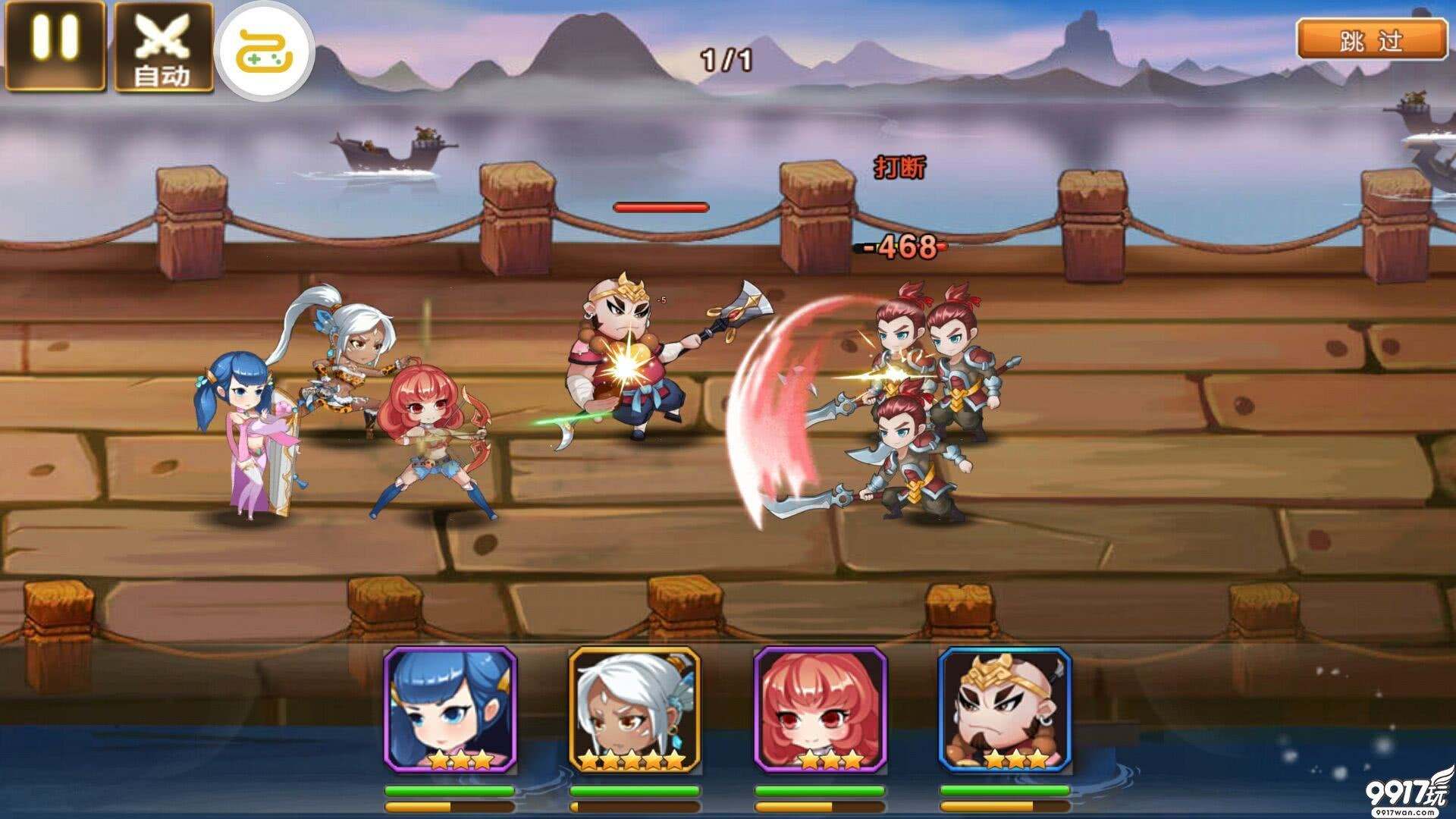Screen dimensions: 1456x819
Task: Toggle auto-battle with the 自动 button
Action: (163, 47)
